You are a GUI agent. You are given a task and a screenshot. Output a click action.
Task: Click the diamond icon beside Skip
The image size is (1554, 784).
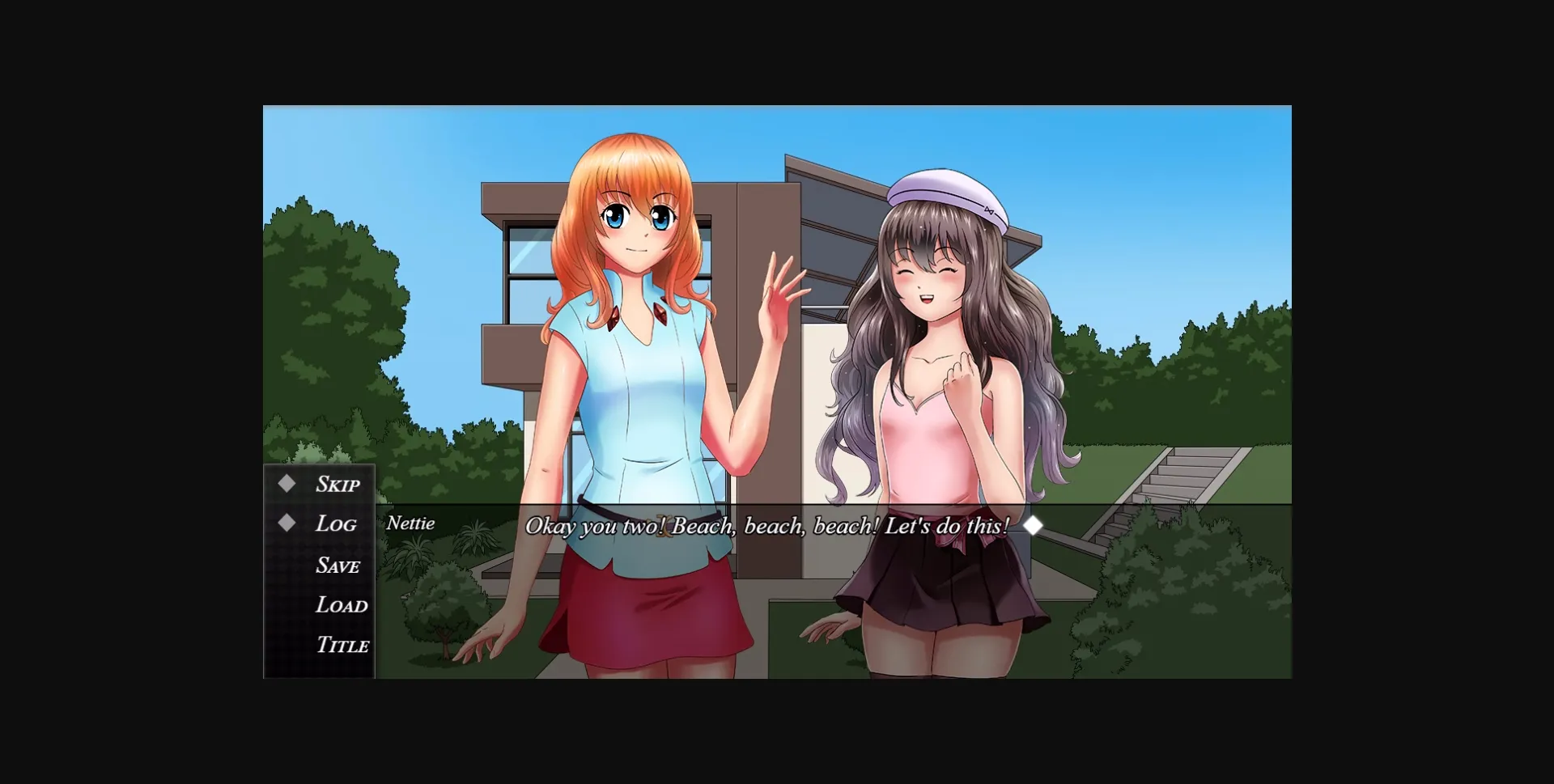click(x=287, y=483)
